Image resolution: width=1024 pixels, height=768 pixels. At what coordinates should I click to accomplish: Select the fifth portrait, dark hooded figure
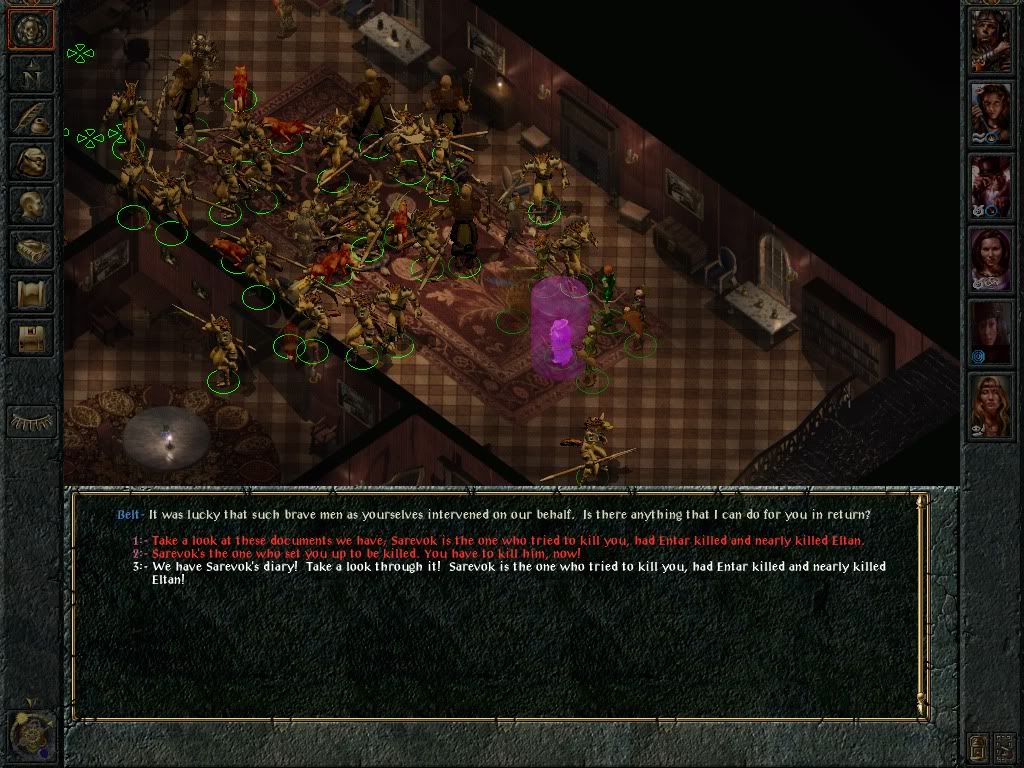point(991,332)
